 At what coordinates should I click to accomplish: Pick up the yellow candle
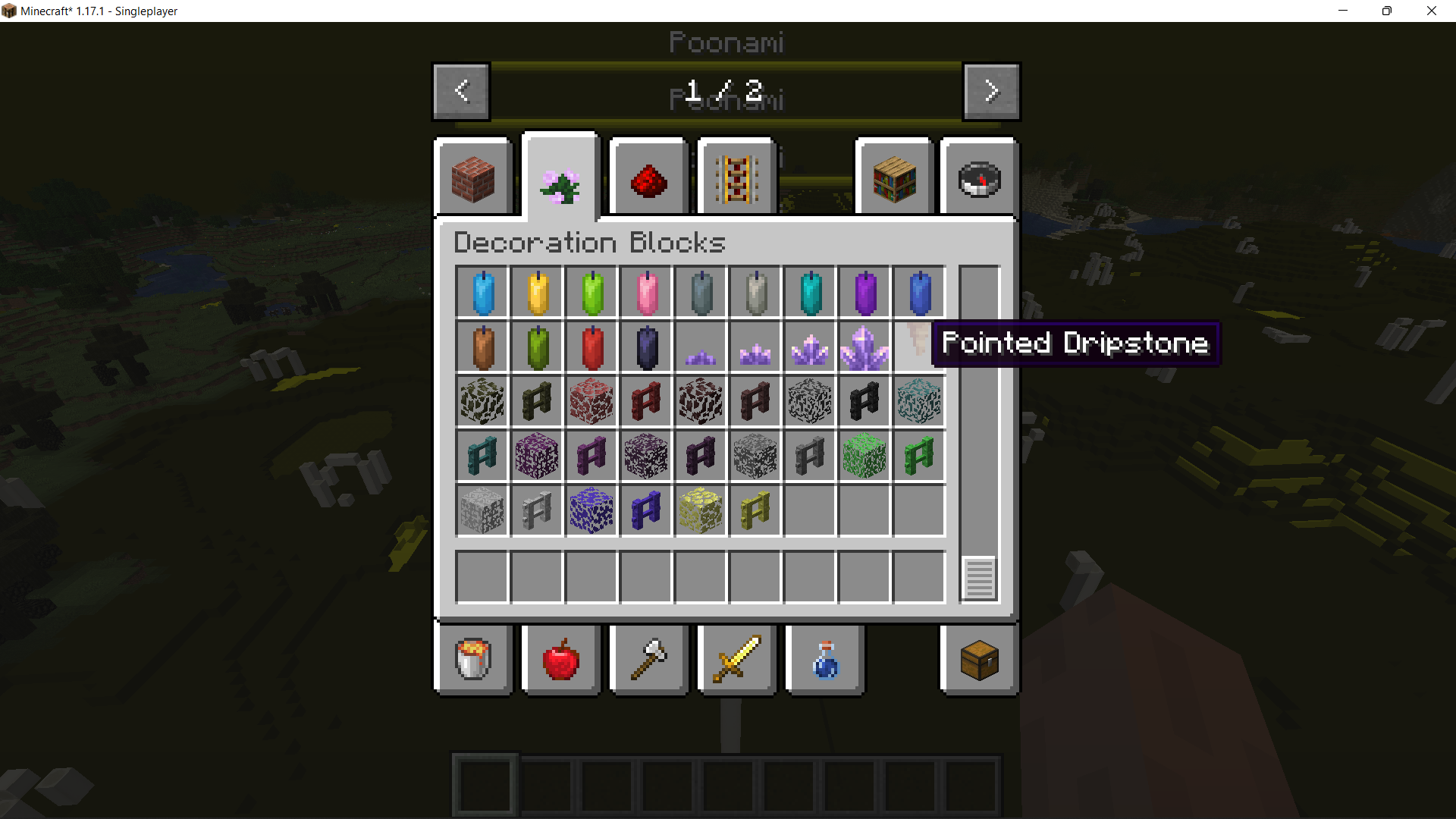pyautogui.click(x=537, y=292)
